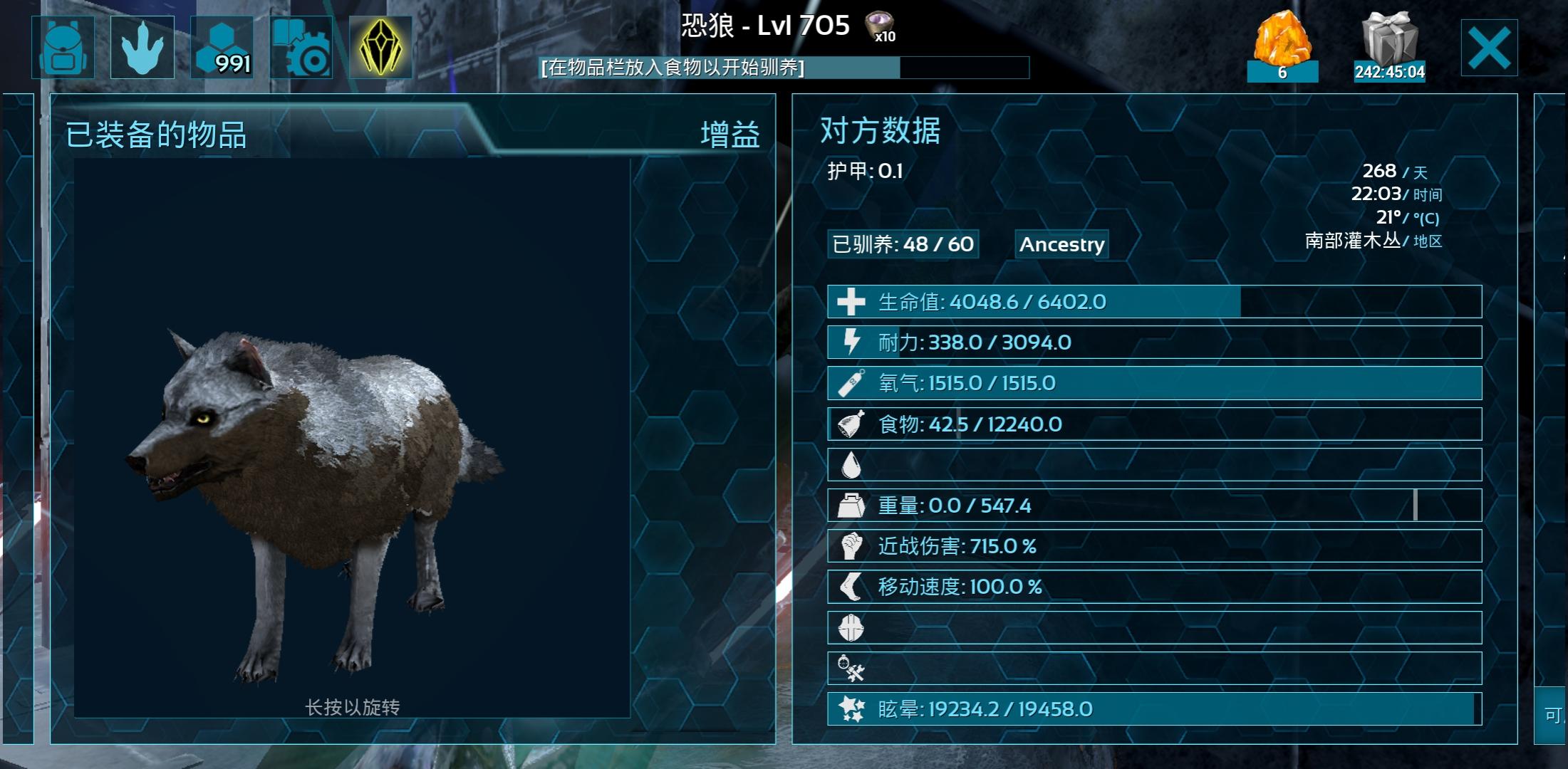Screen dimensions: 1568x769
Task: Select the 已装备的物品 equipped items tab
Action: 156,135
